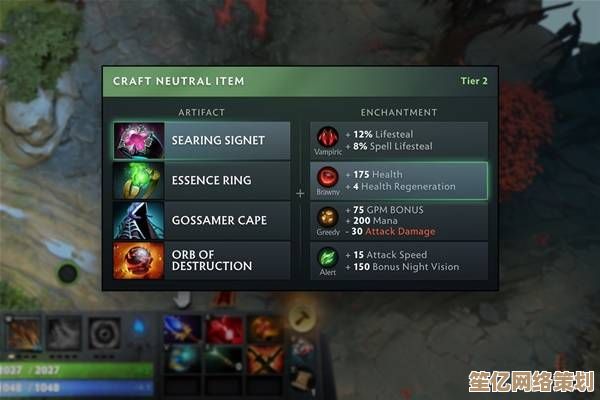Select the Orb of Destruction artifact
This screenshot has width=600, height=400.
click(202, 260)
